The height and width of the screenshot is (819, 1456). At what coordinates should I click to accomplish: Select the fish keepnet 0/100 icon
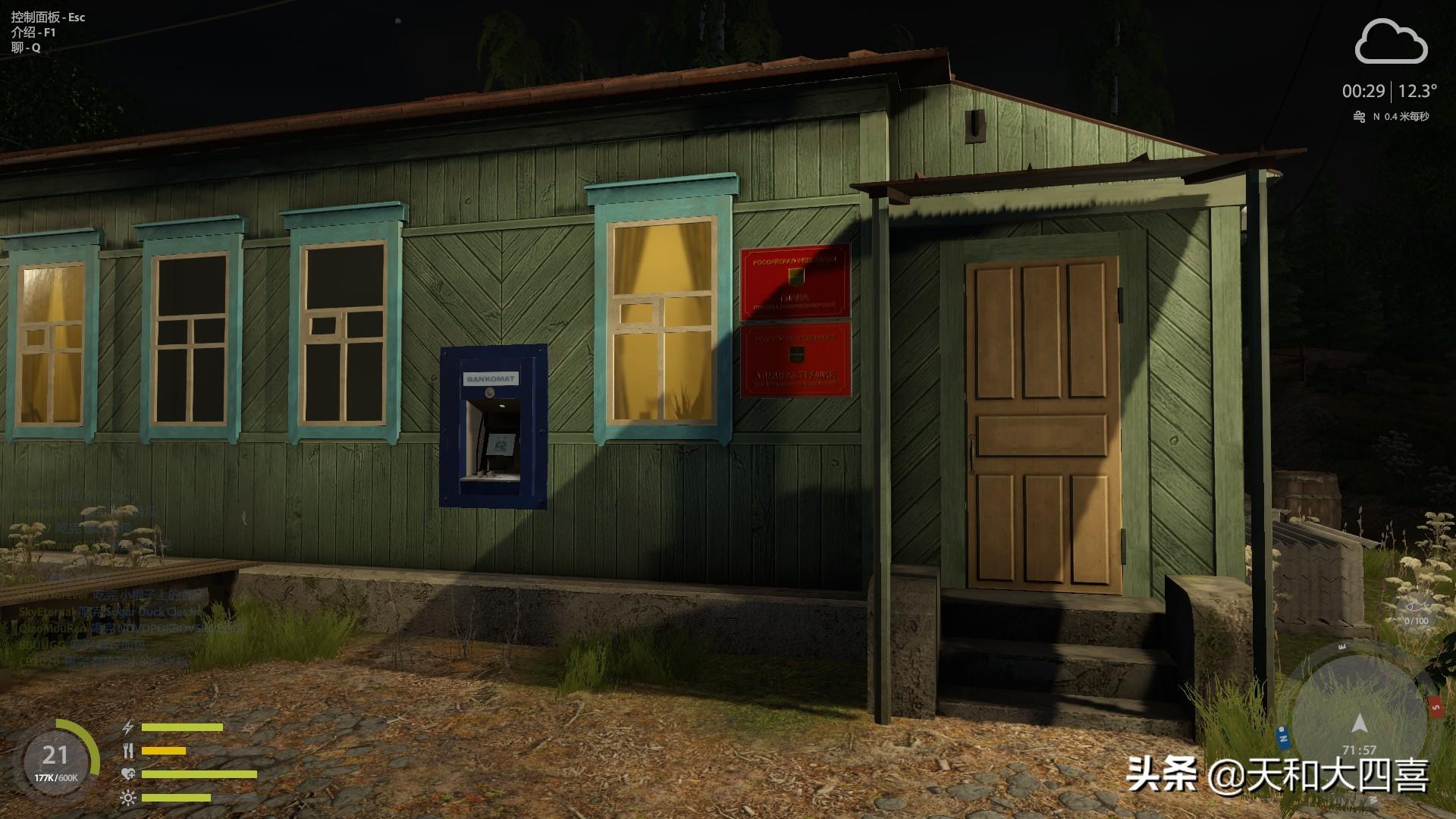tap(1415, 610)
